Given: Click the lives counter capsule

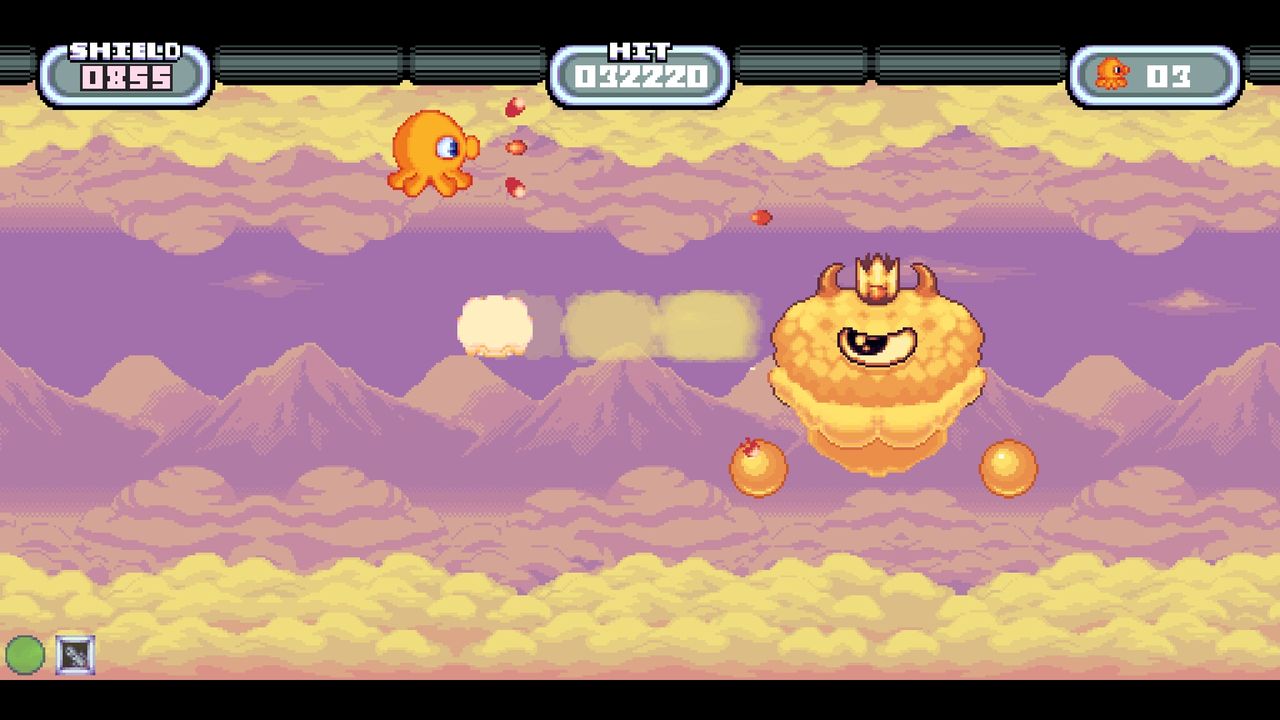Looking at the screenshot, I should pos(1155,72).
